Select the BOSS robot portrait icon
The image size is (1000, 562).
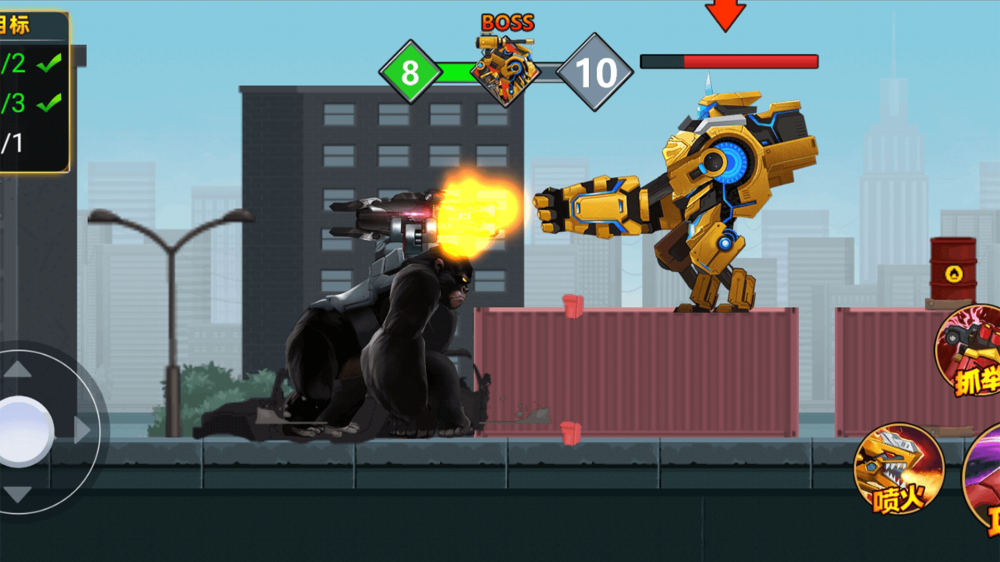(505, 70)
